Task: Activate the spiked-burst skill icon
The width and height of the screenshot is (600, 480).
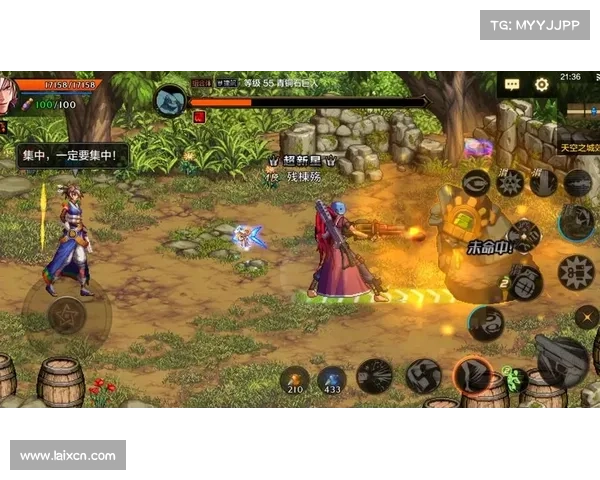Action: [510, 182]
